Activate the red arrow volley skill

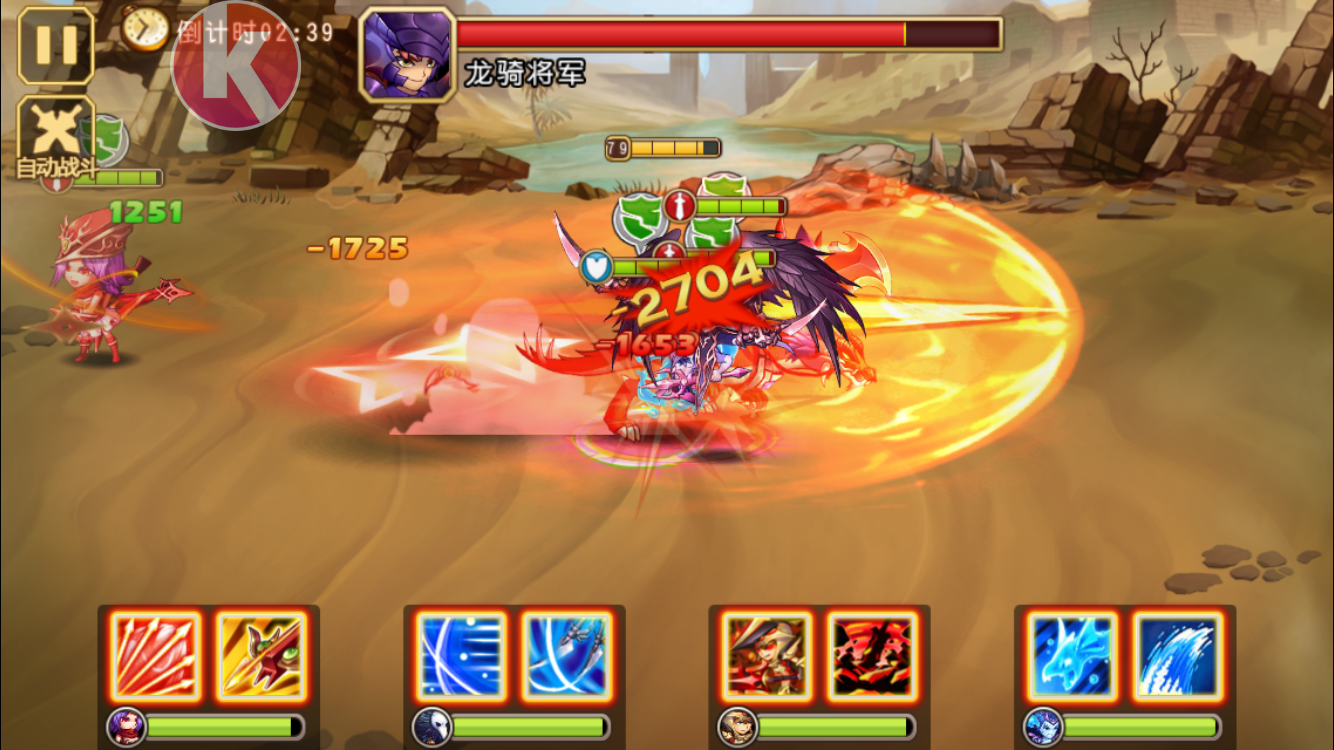click(156, 655)
